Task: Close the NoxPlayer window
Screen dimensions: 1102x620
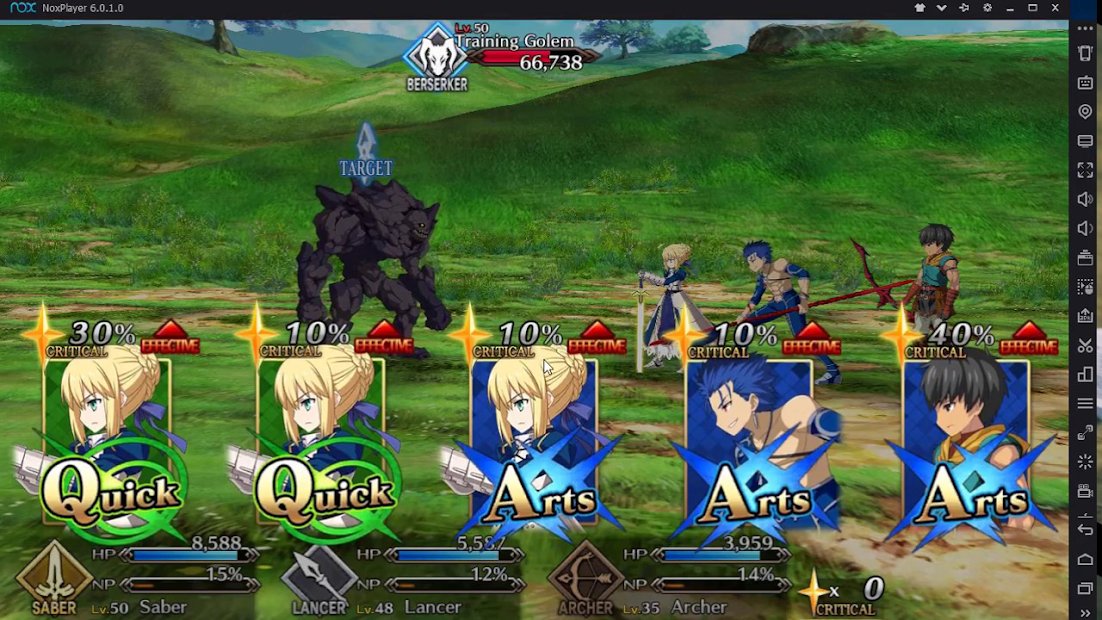Action: [1055, 8]
